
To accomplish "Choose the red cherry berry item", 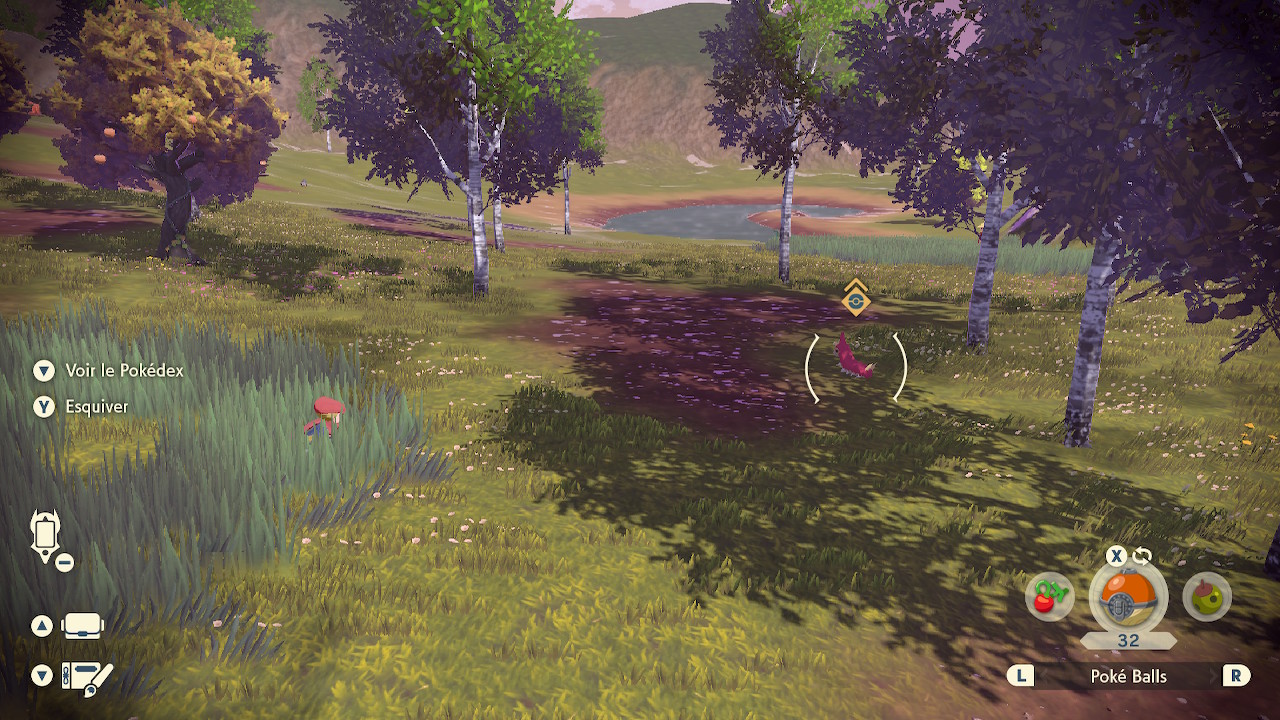I will pos(1049,597).
